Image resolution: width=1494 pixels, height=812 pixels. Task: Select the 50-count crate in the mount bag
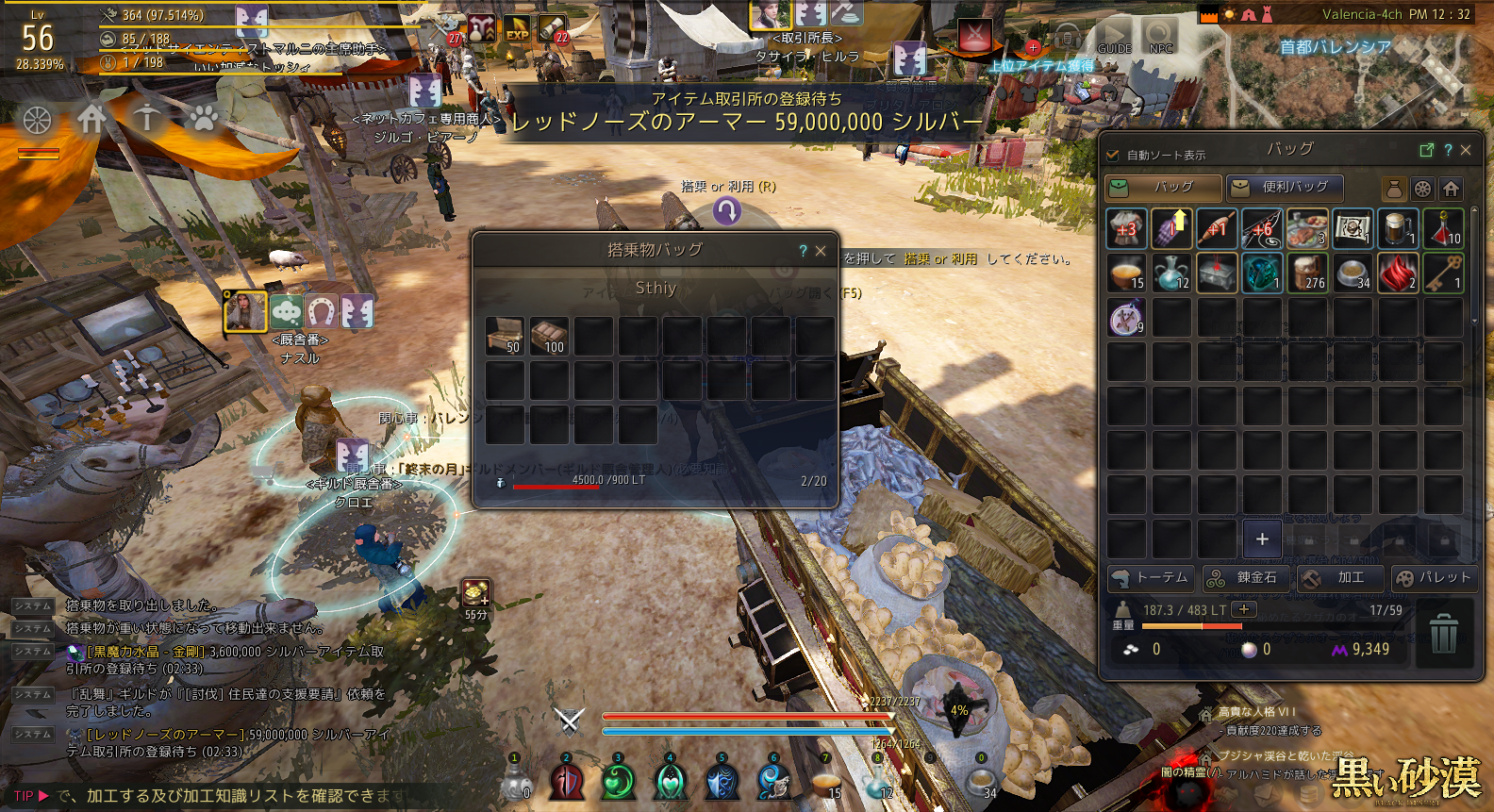point(505,336)
